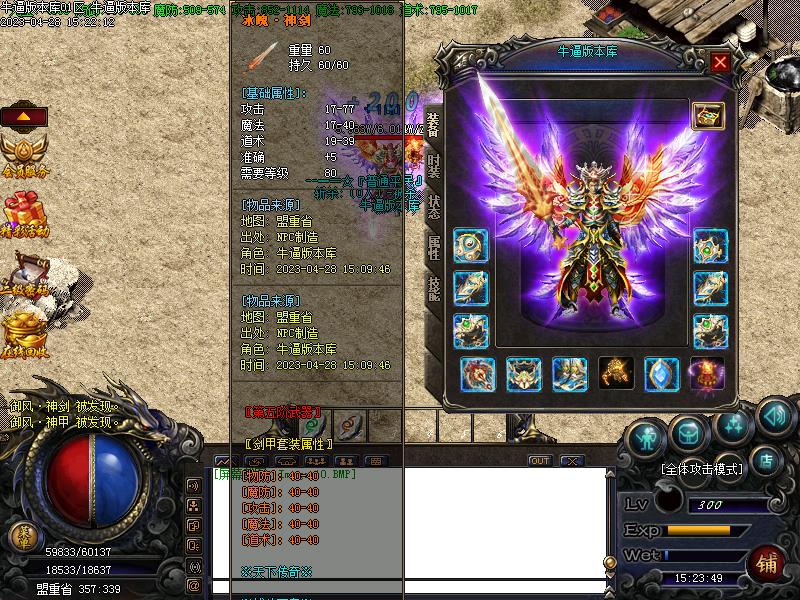
Task: Click the 会员服务 member service icon
Action: click(24, 157)
